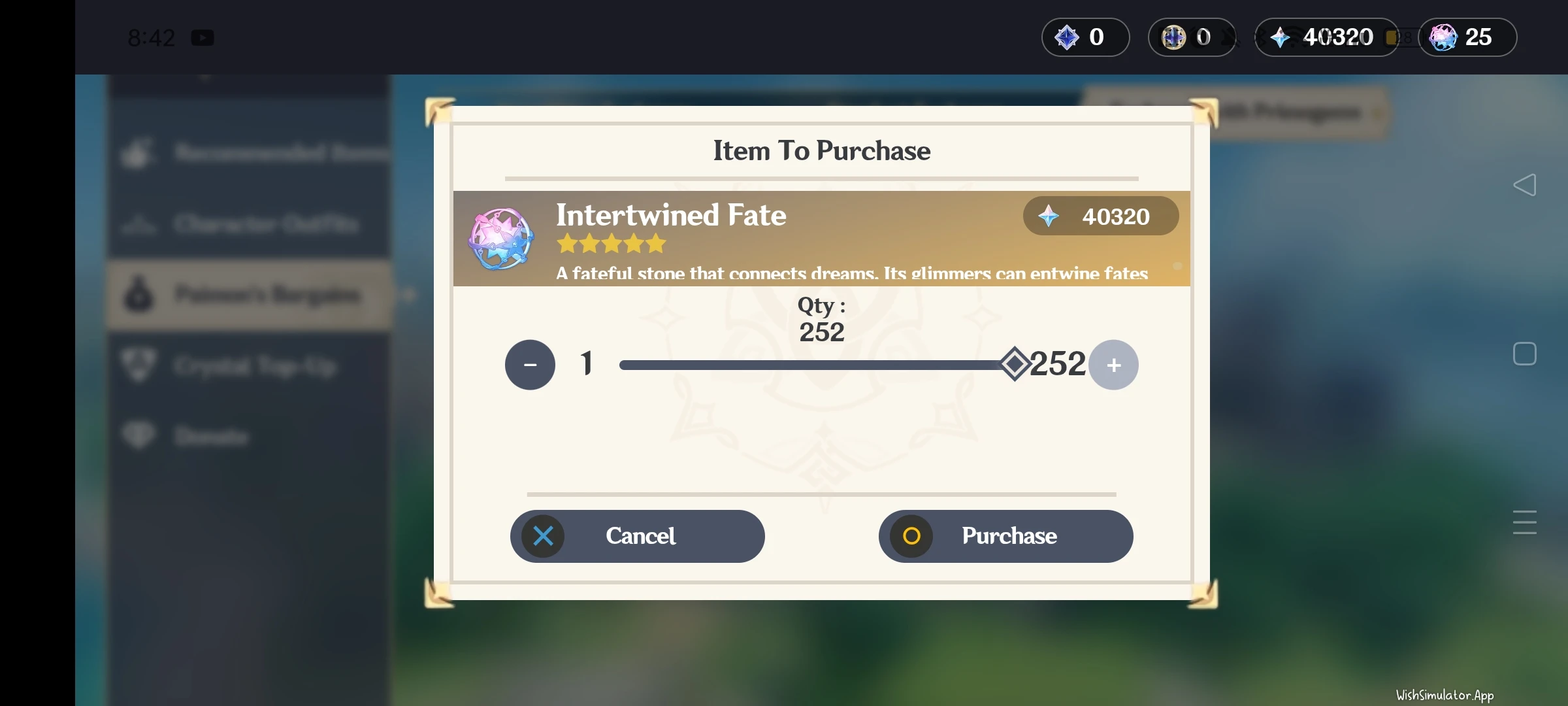
Task: Click the Intertwined Fate item thumbnail
Action: pyautogui.click(x=500, y=239)
